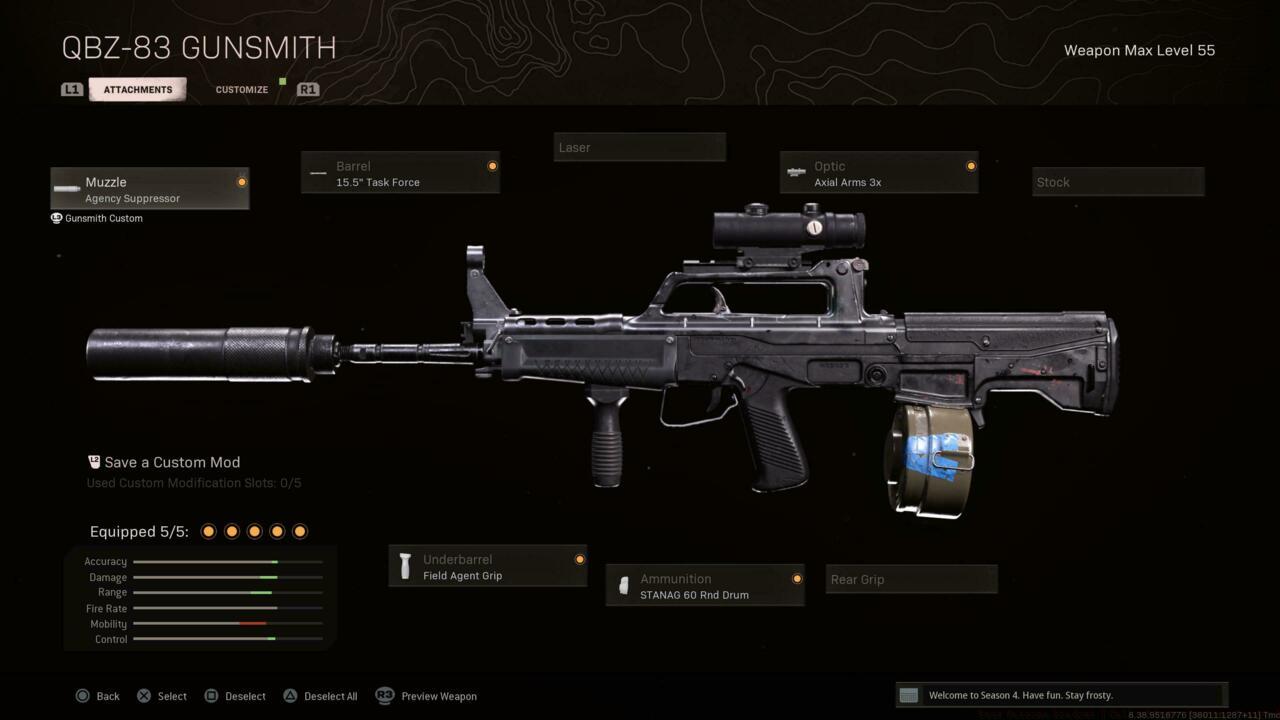Open the Stock attachment slot
Image resolution: width=1280 pixels, height=720 pixels.
coord(1117,181)
